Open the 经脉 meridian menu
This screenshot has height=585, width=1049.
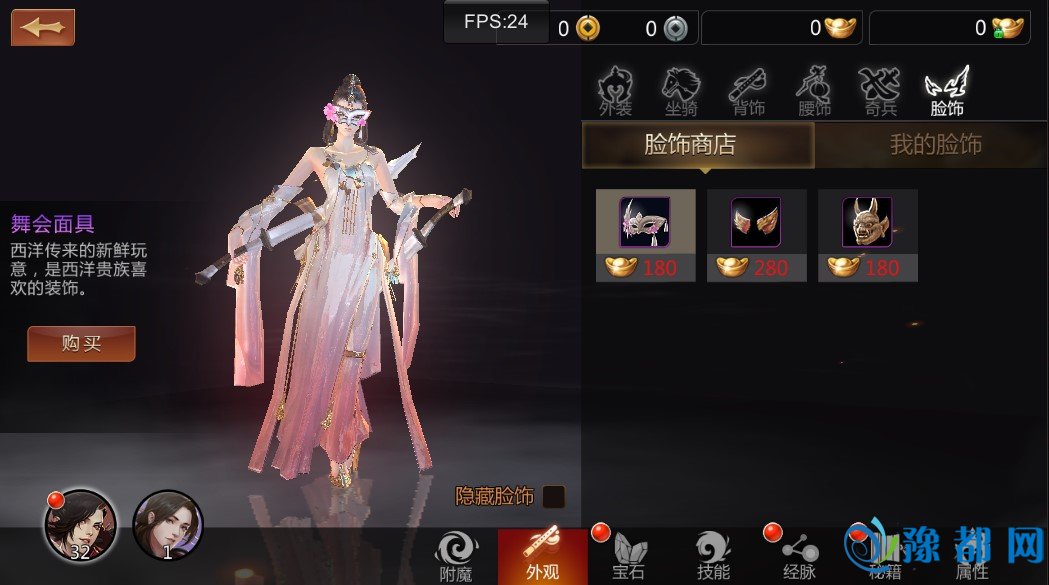[800, 556]
